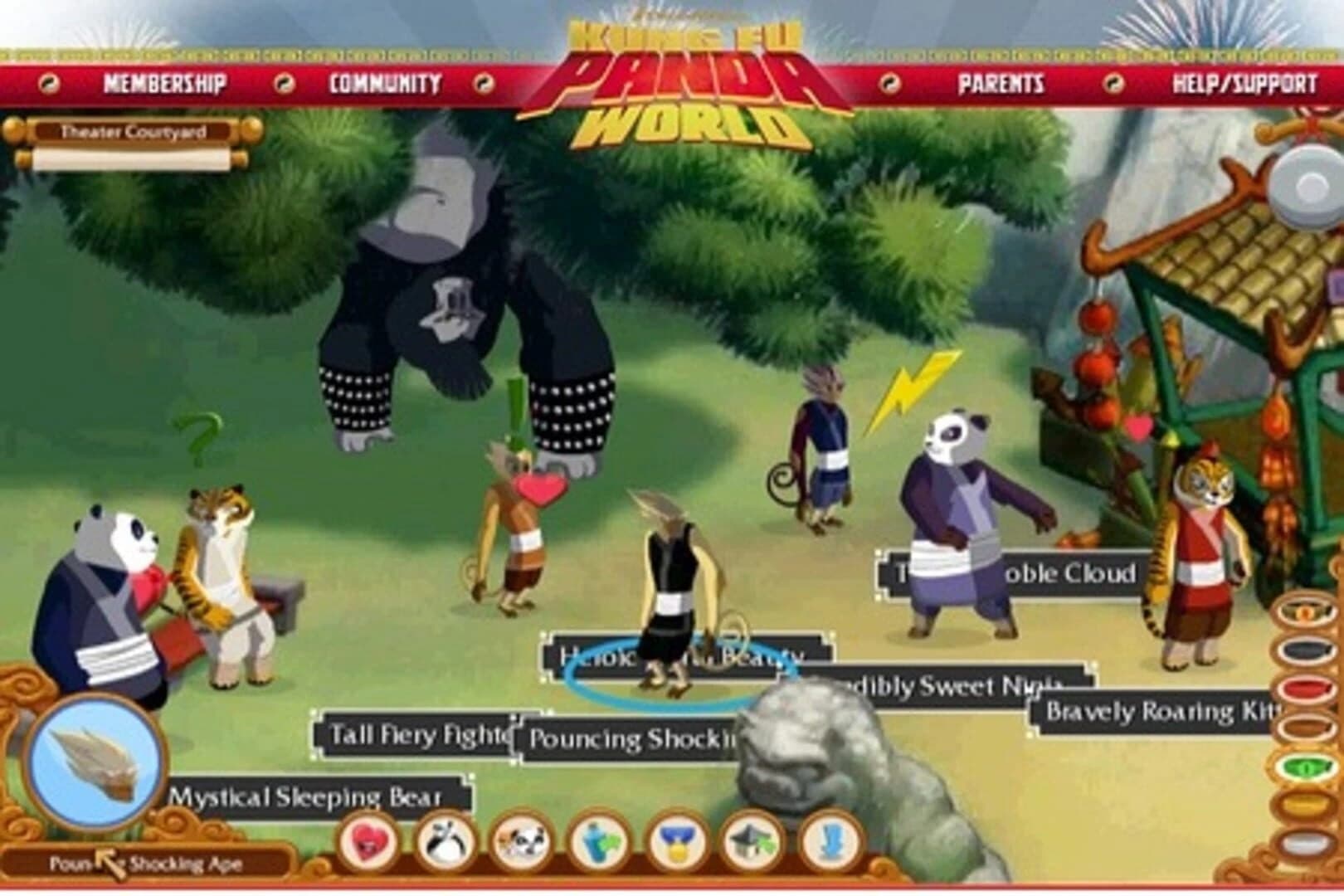Viewport: 1344px width, 896px height.
Task: Open the heart emotes icon
Action: point(368,843)
